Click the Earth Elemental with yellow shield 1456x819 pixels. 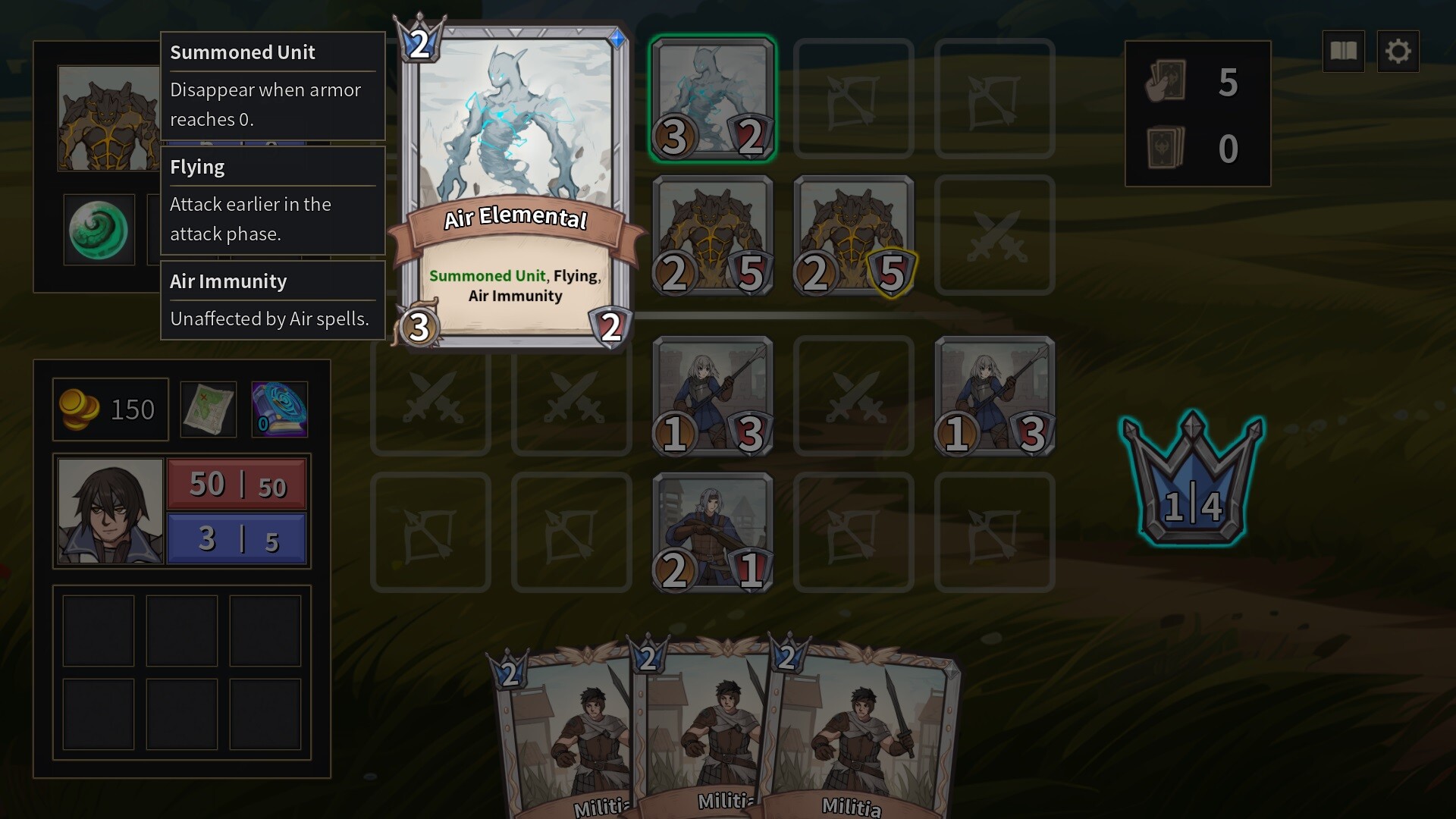click(x=853, y=235)
